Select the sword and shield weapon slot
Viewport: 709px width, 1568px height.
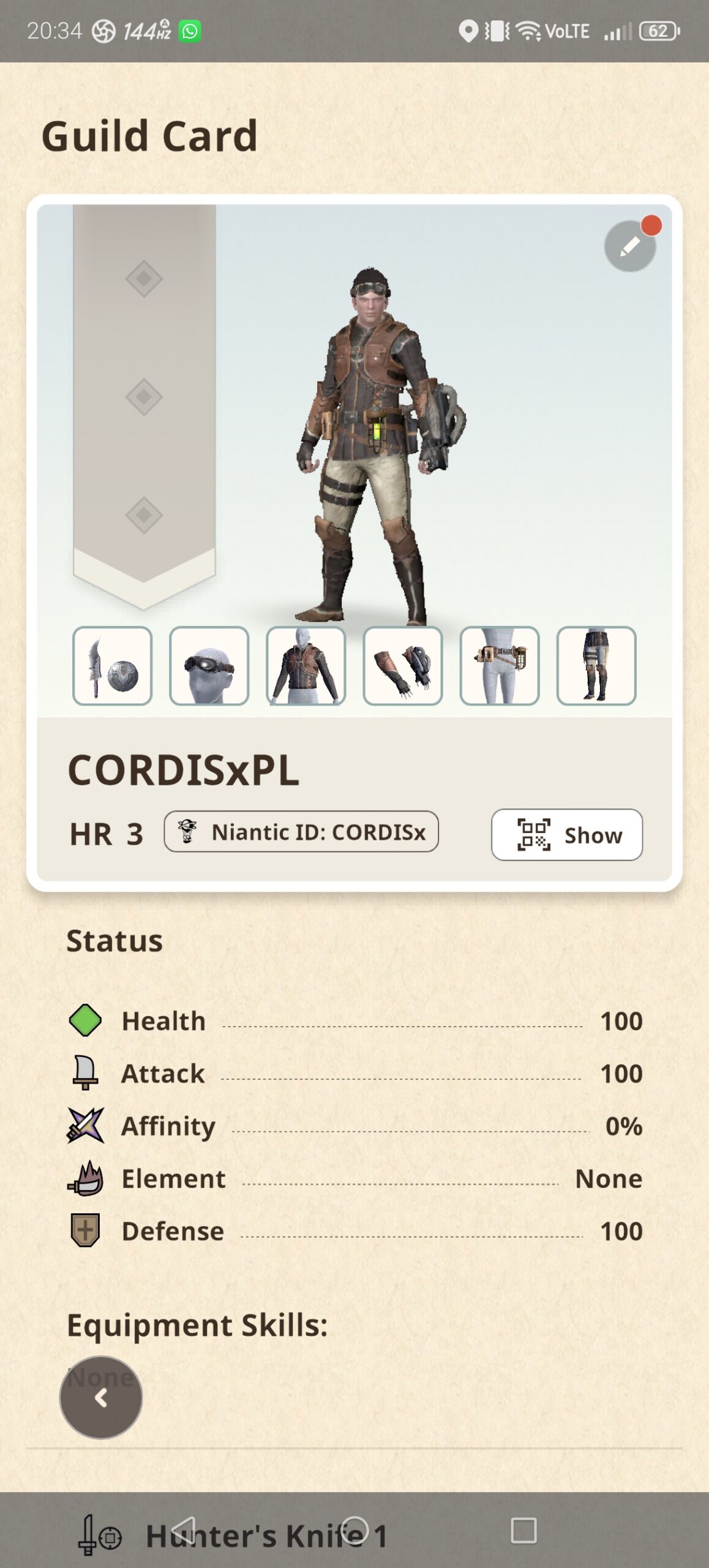[112, 666]
